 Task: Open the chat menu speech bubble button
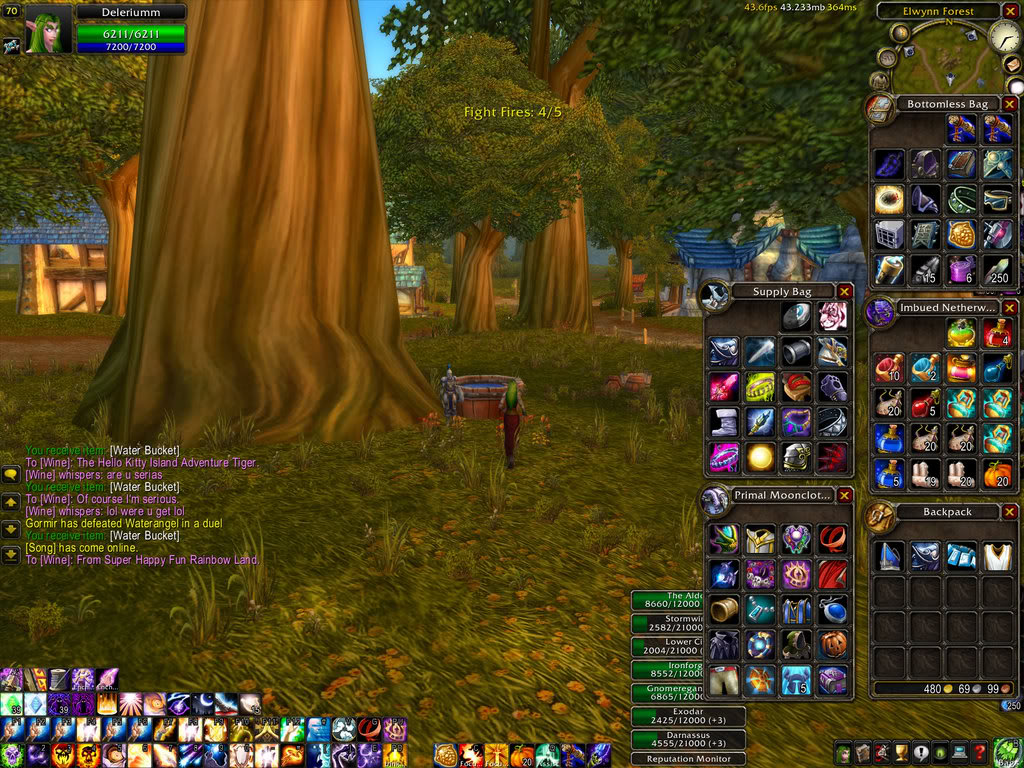[x=11, y=475]
